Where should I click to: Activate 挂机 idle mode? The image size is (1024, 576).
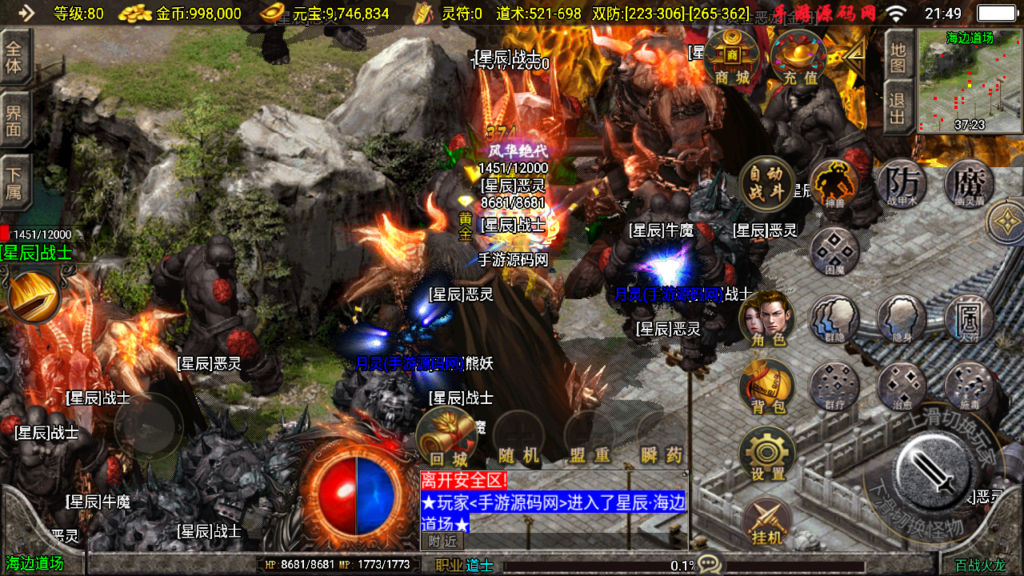767,520
